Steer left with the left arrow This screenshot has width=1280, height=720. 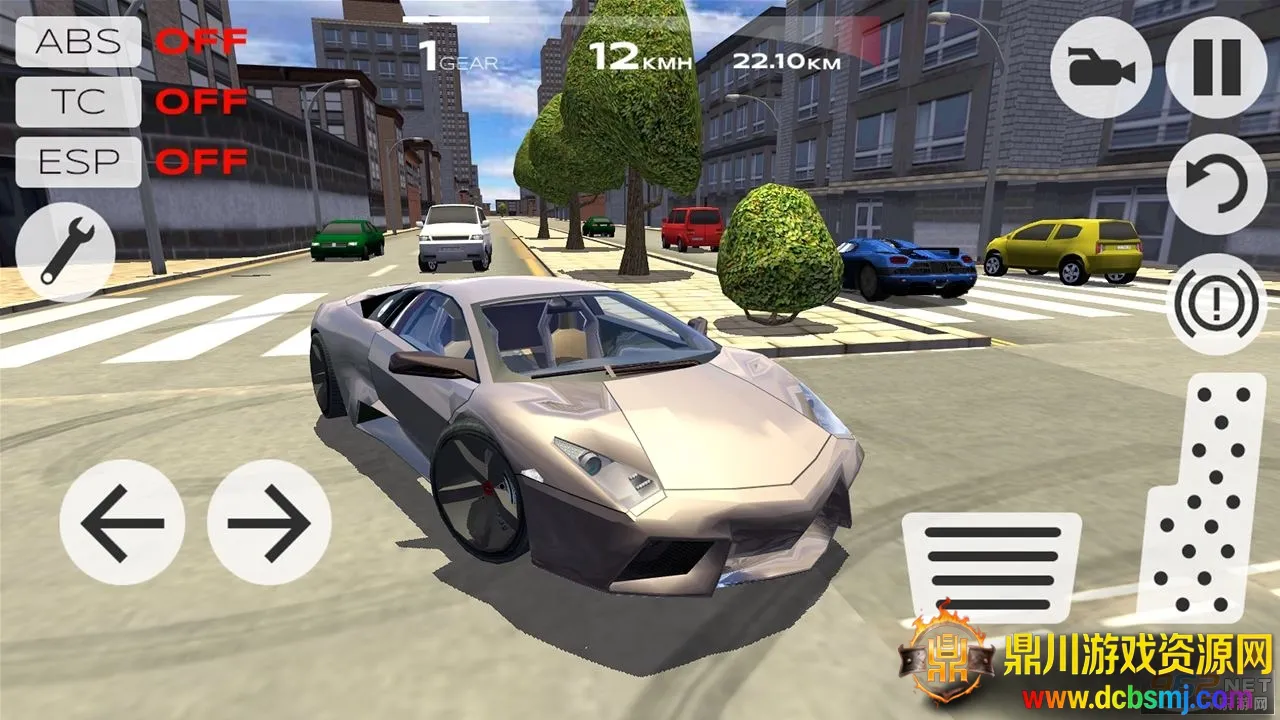122,522
